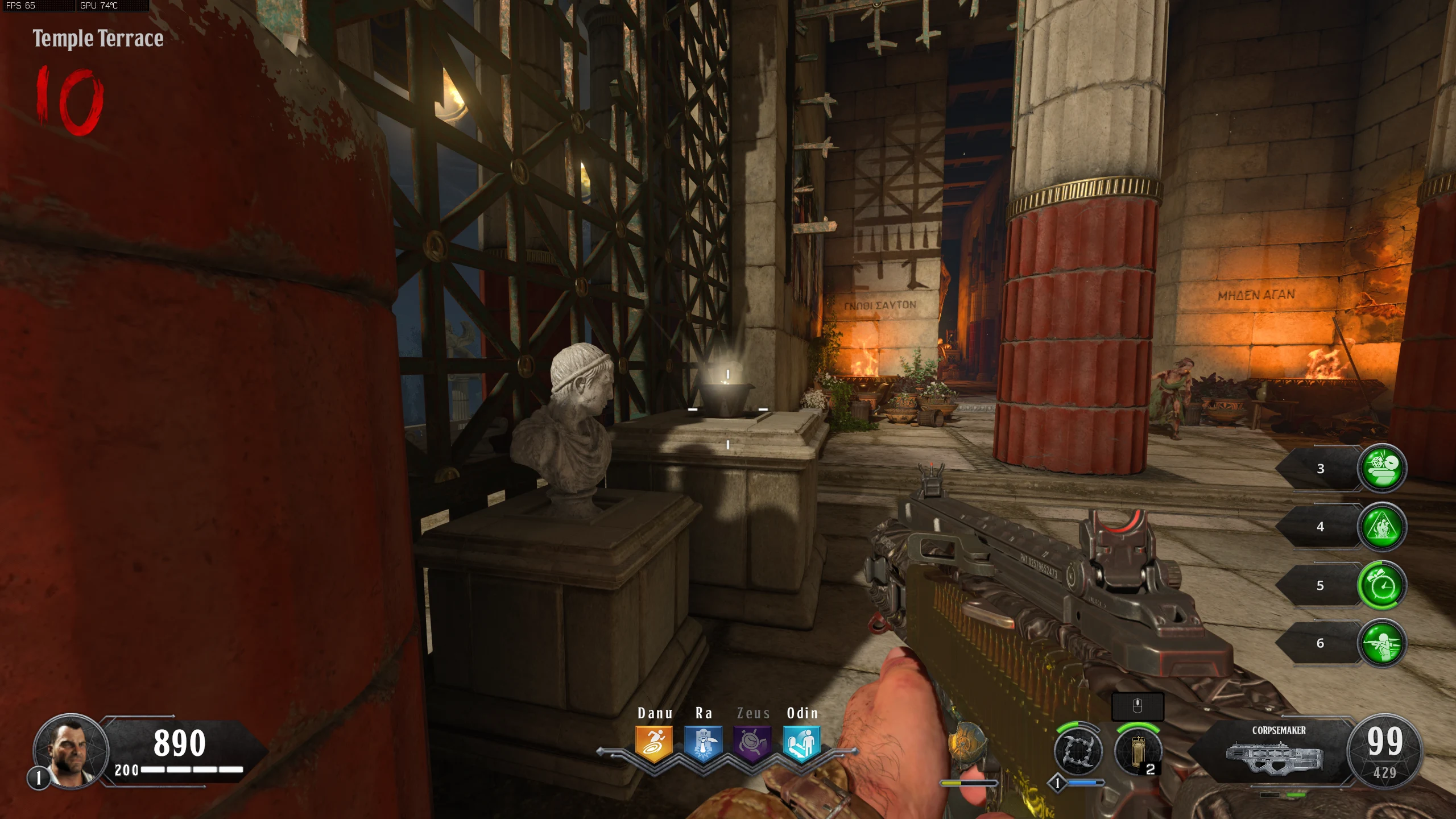Activate the stopwatch elixir in slot 5
This screenshot has width=1456, height=819.
pos(1381,585)
